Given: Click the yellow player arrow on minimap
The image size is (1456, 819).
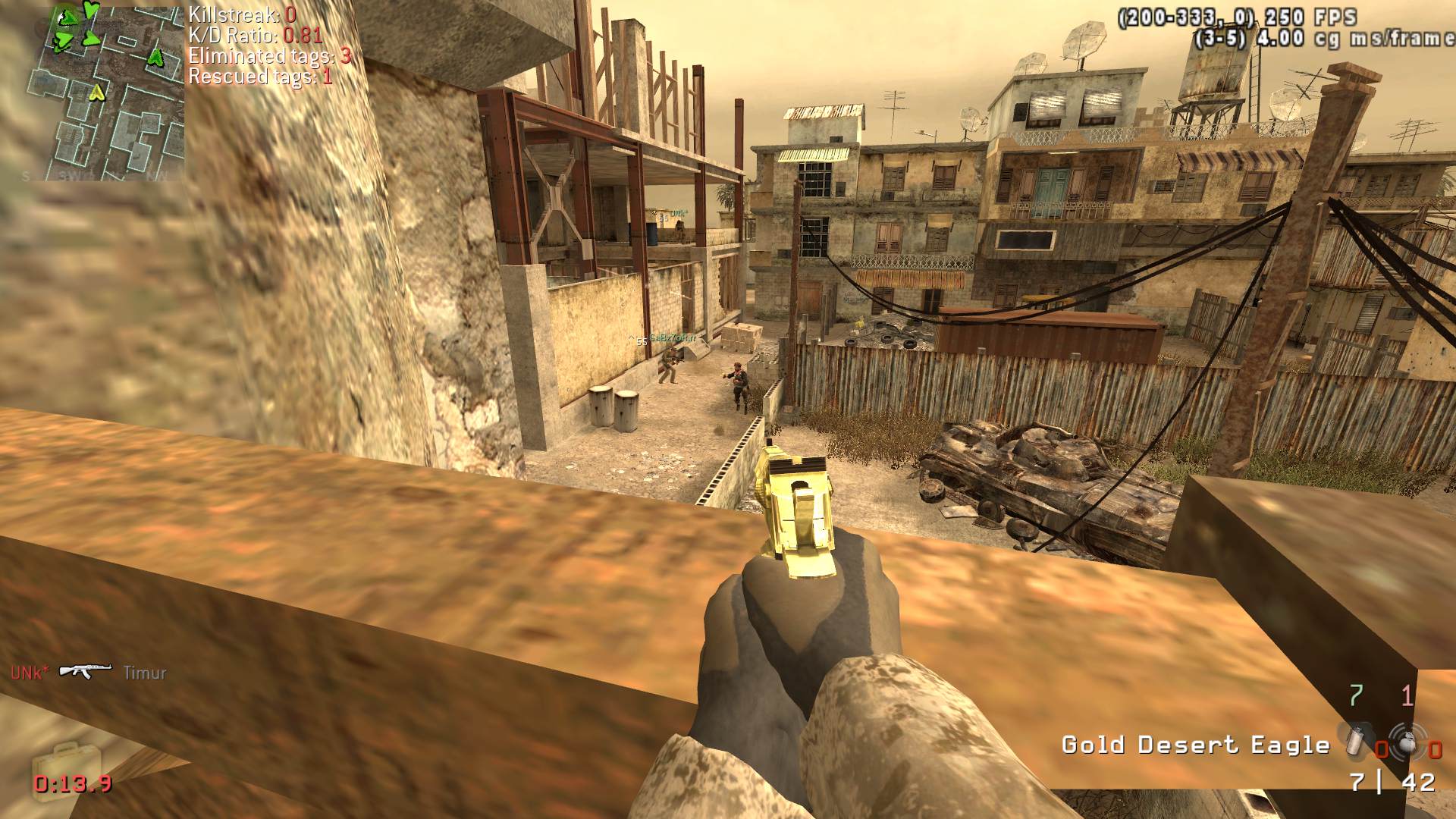Looking at the screenshot, I should [96, 93].
